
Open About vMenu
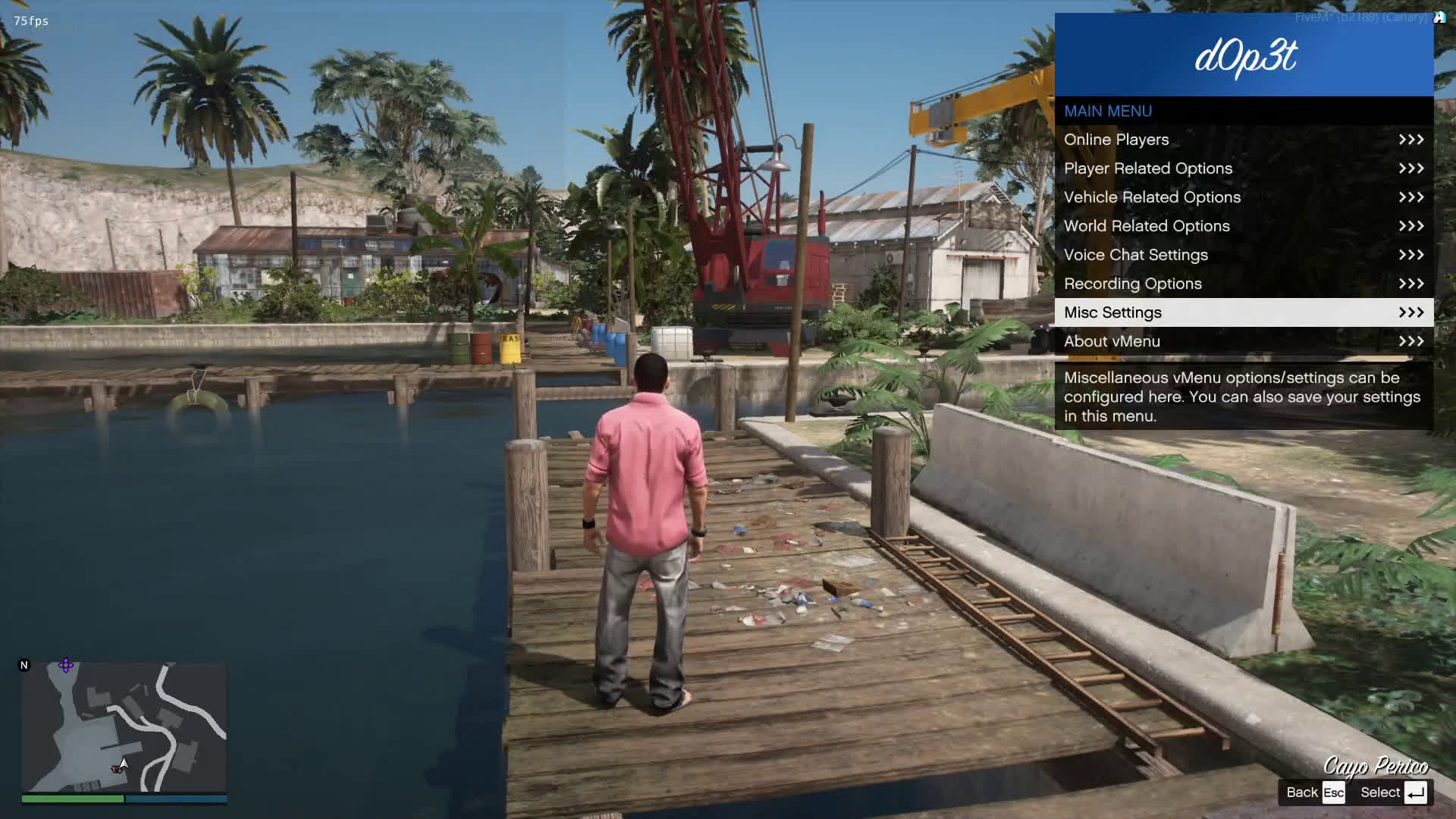pyautogui.click(x=1244, y=341)
